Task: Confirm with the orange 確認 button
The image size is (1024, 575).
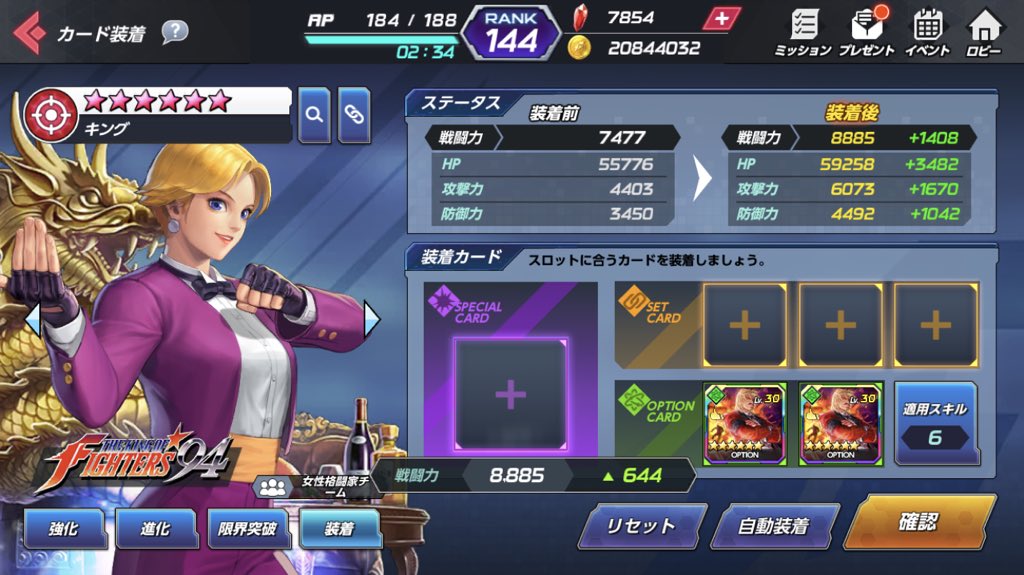Action: click(918, 522)
